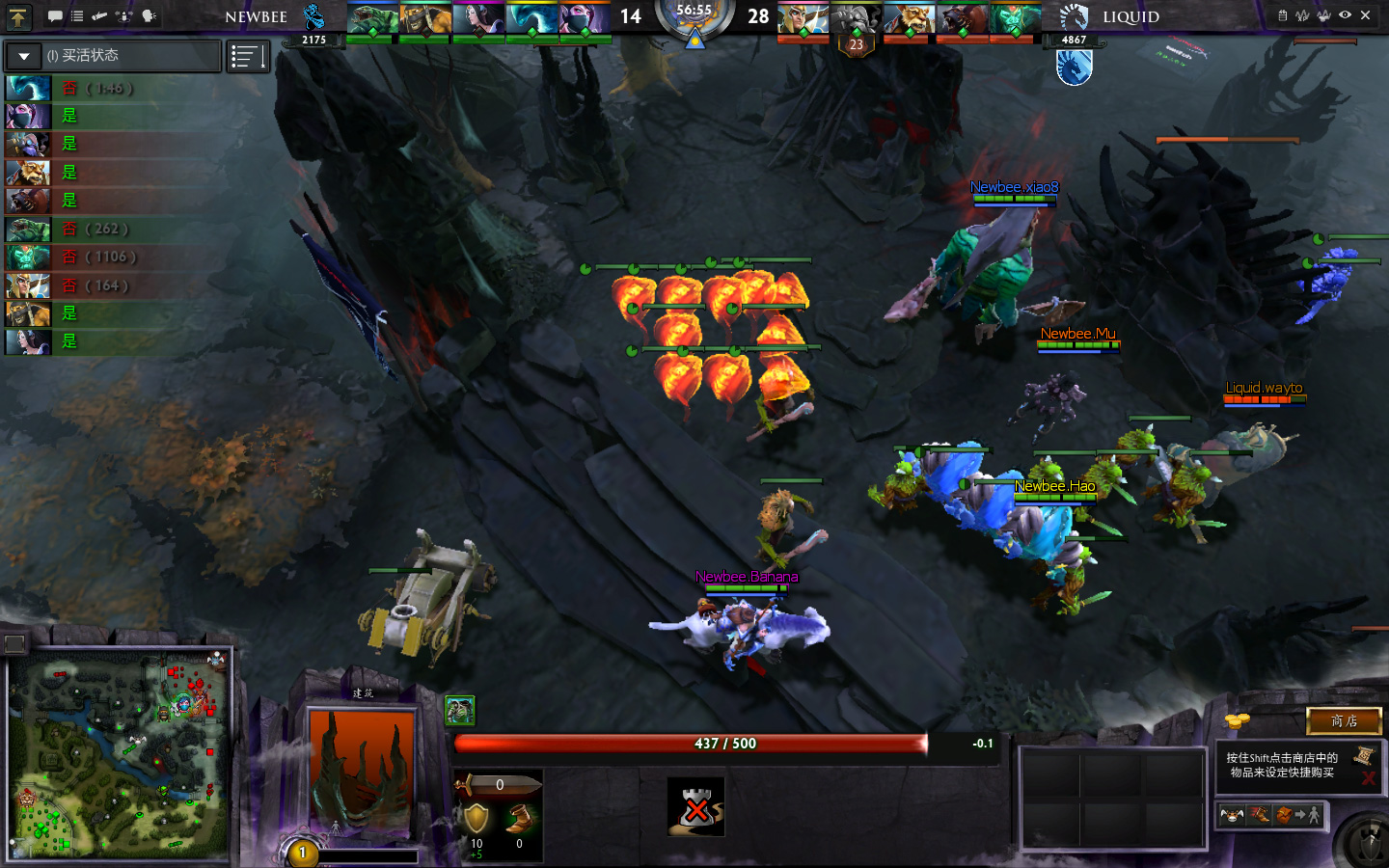
Task: Open the 商店 shop button
Action: tap(1344, 720)
